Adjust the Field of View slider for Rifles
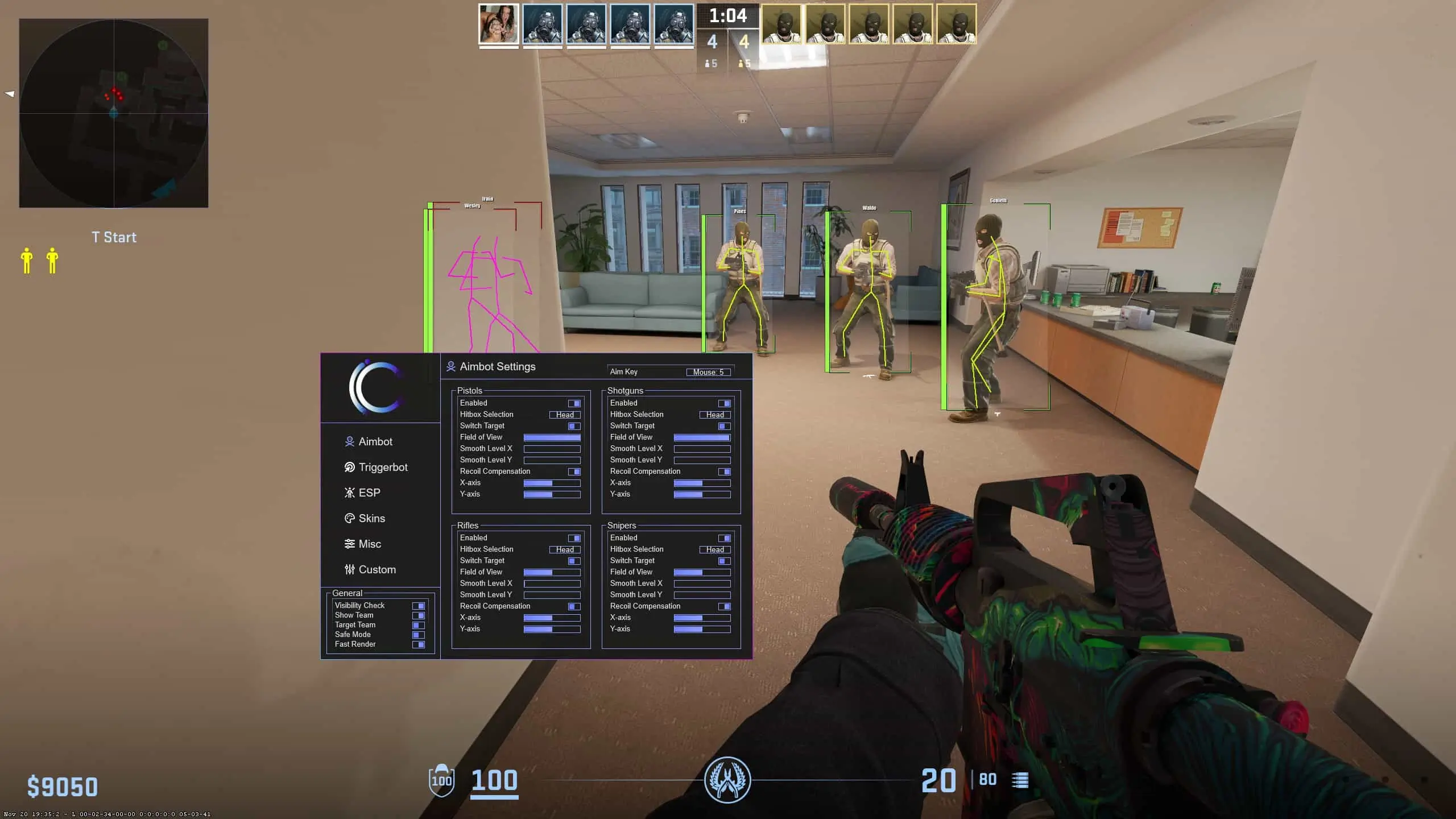Screen dimensions: 1456x819 552,572
